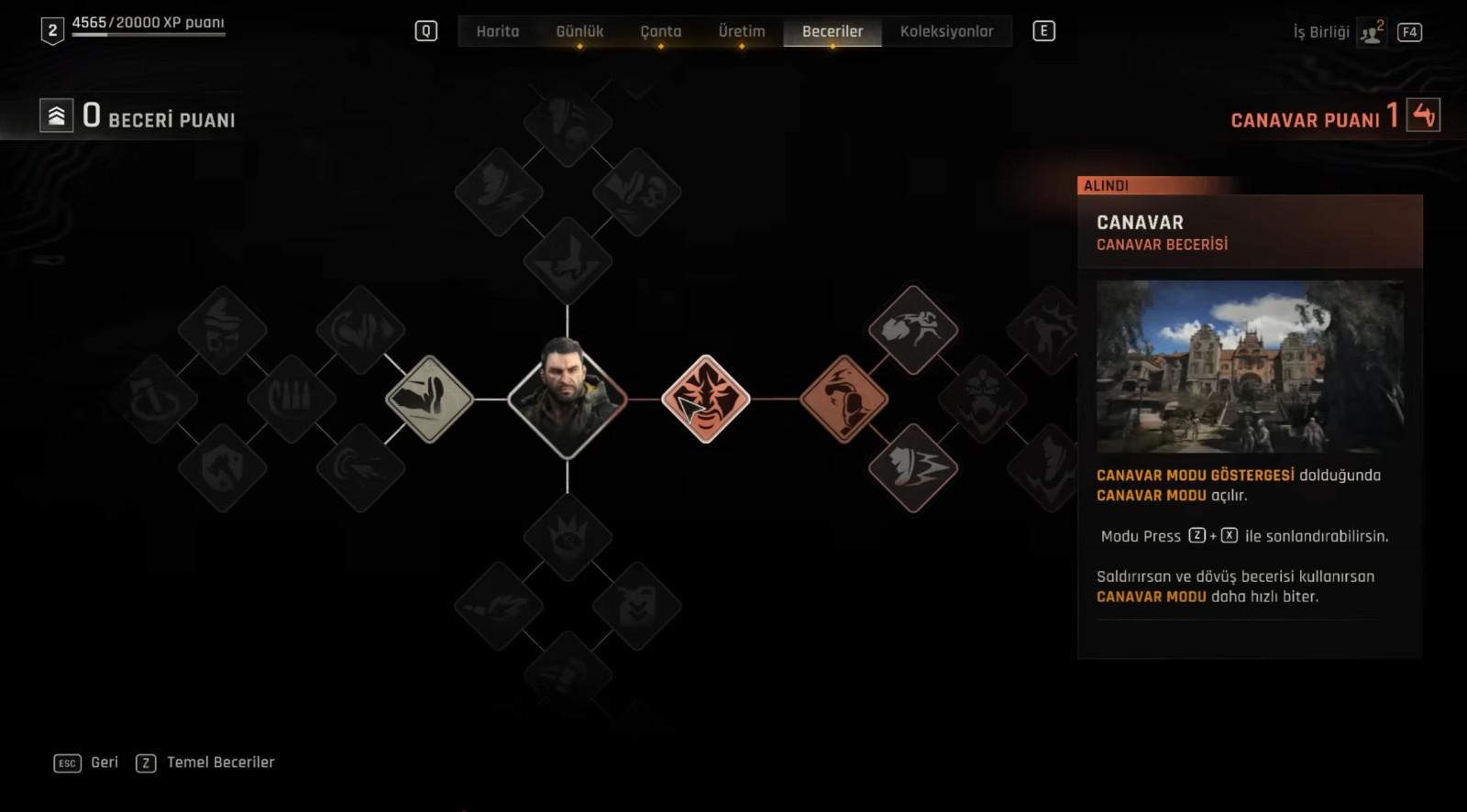This screenshot has width=1467, height=812.
Task: Select the three bullets skill node
Action: tap(292, 399)
